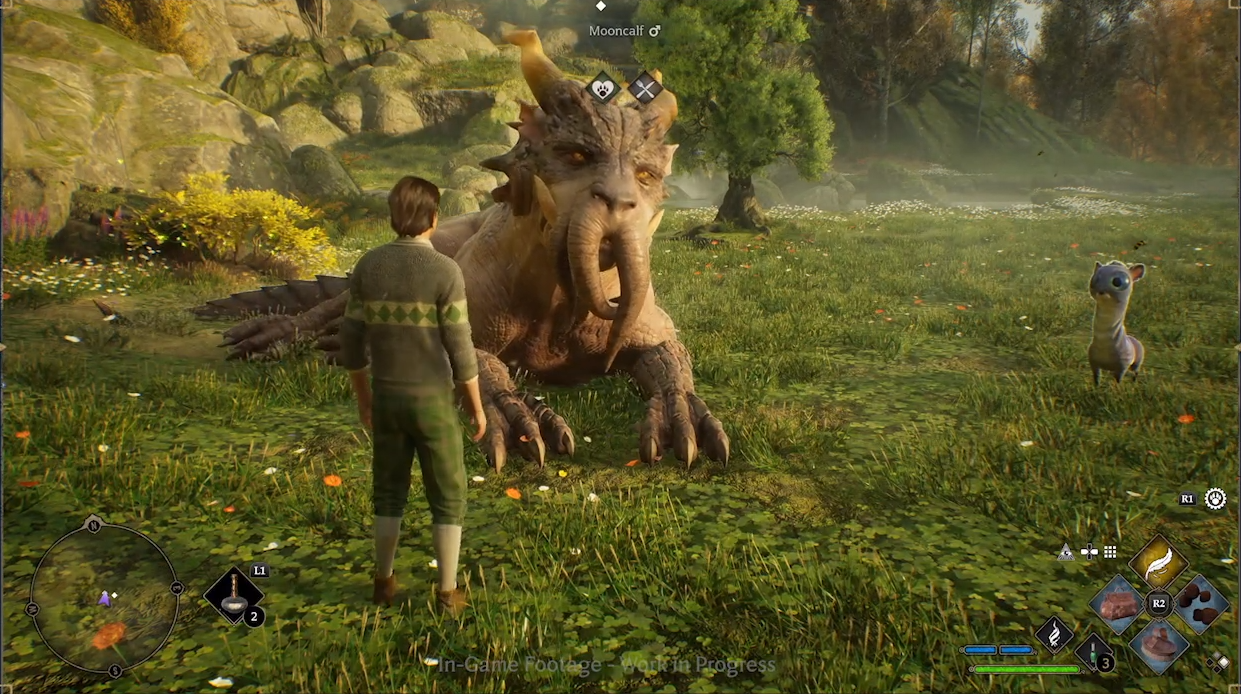Click the four-diamond slot set selector
The height and width of the screenshot is (694, 1241).
pos(1217,661)
